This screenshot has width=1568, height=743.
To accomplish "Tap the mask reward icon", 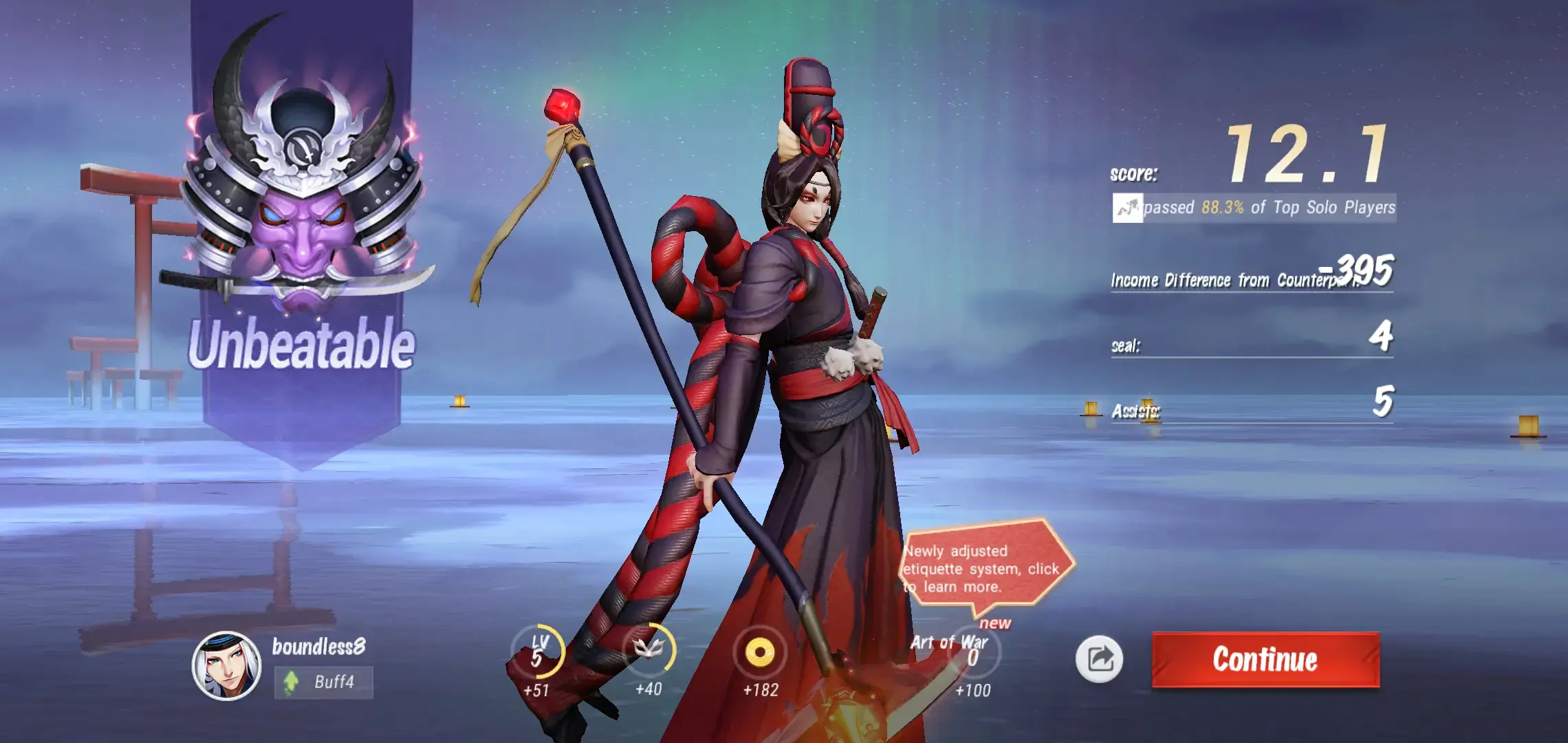I will [649, 649].
